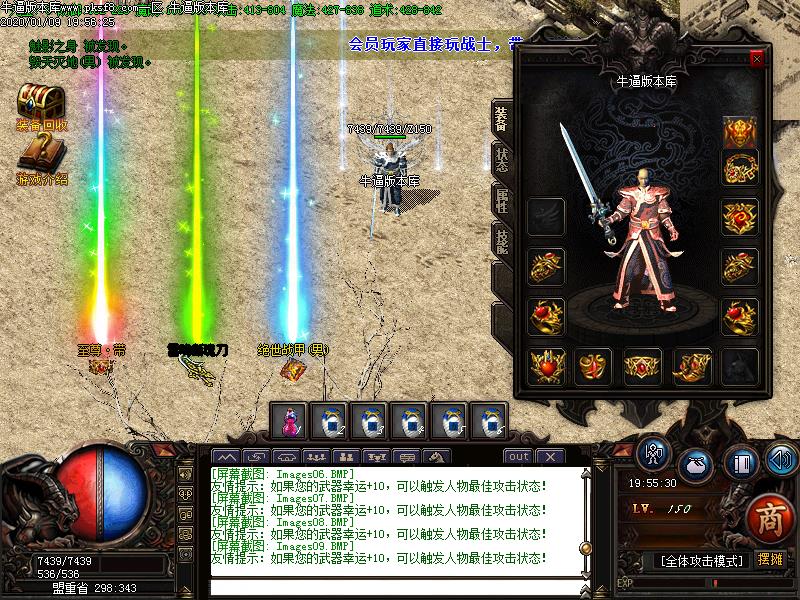The image size is (800, 600).
Task: Open the skill book button
Action: point(739,463)
